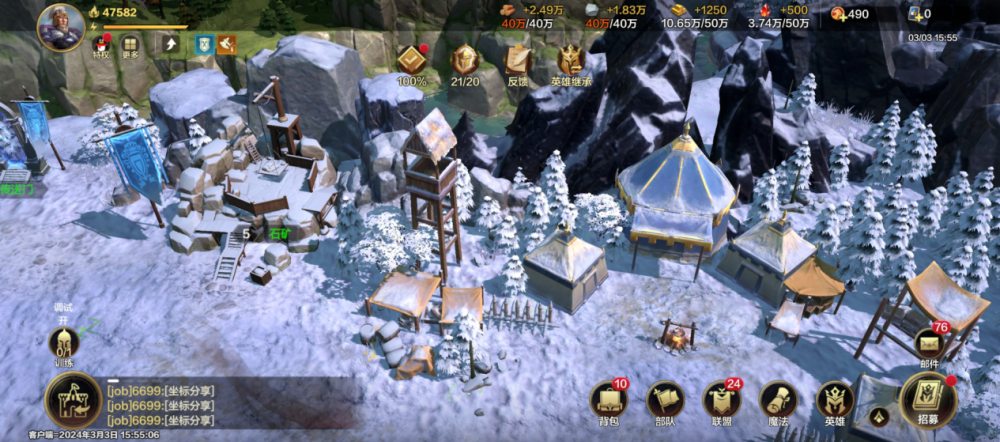Open the 联盟 alliance menu
Viewport: 1000px width, 442px height.
721,402
